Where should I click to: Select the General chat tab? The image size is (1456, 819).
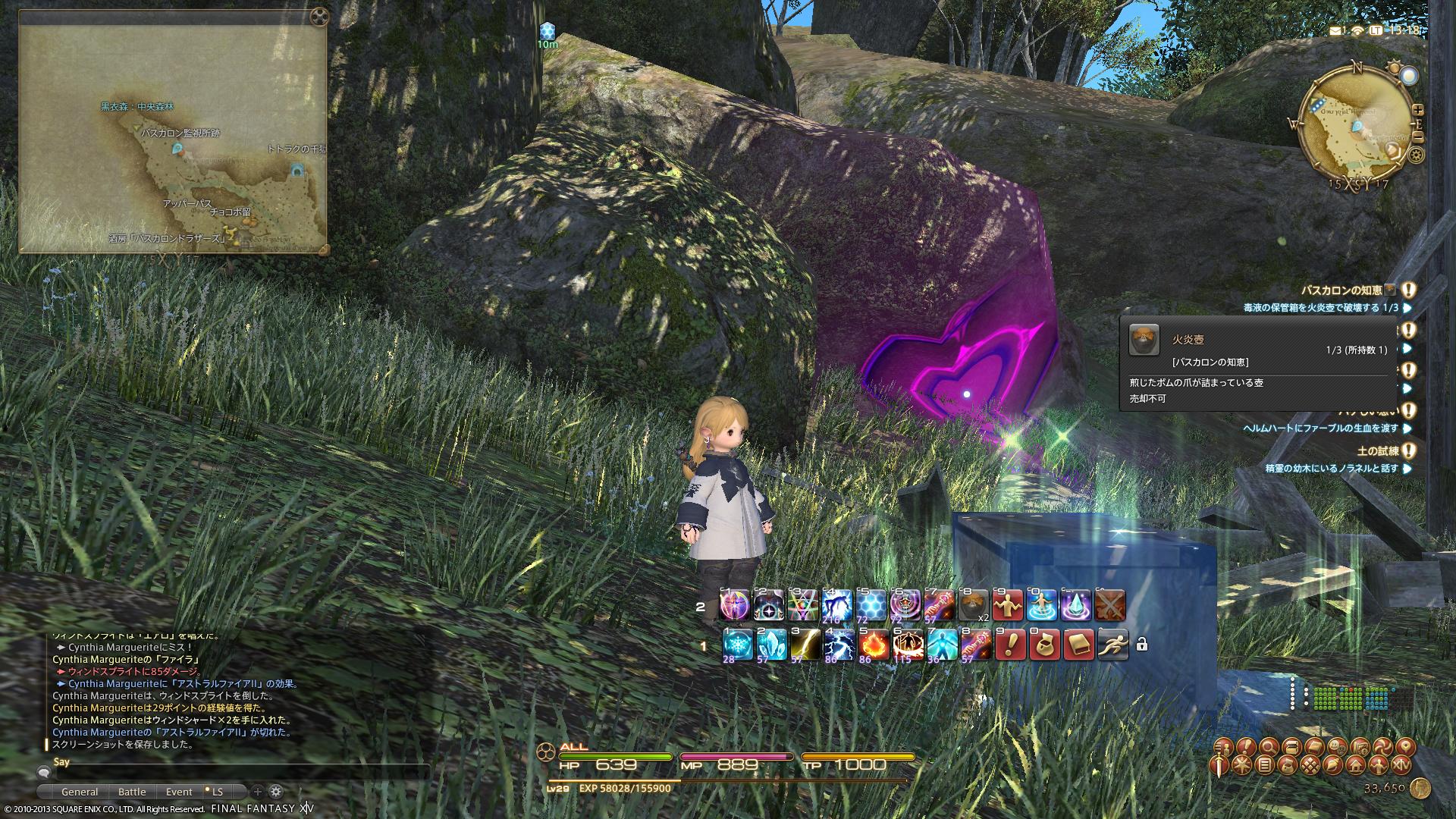80,792
